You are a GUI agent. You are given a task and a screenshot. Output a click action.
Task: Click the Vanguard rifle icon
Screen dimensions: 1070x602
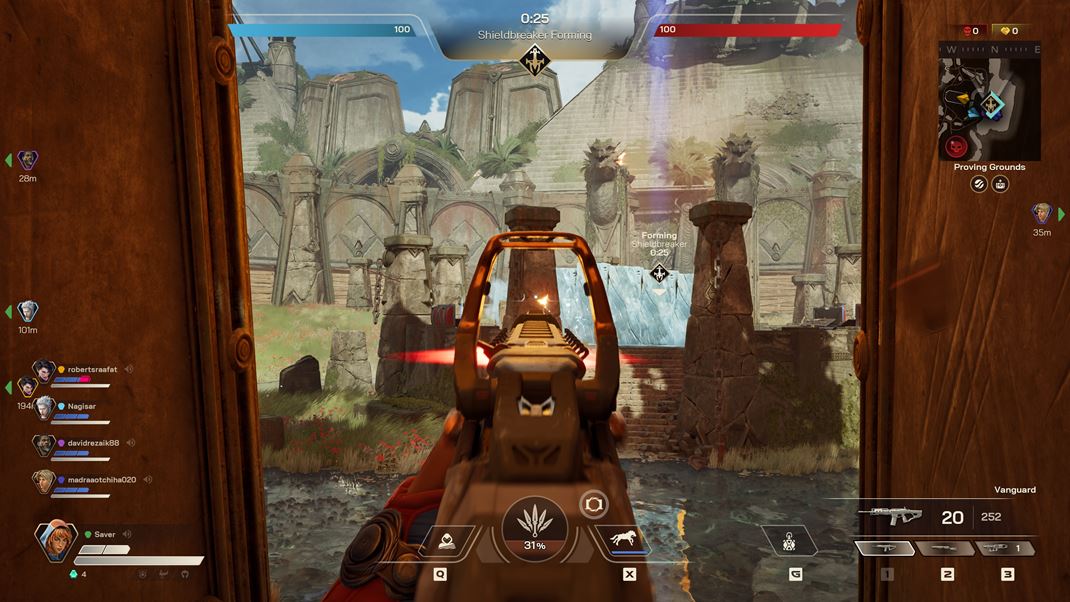pyautogui.click(x=889, y=516)
